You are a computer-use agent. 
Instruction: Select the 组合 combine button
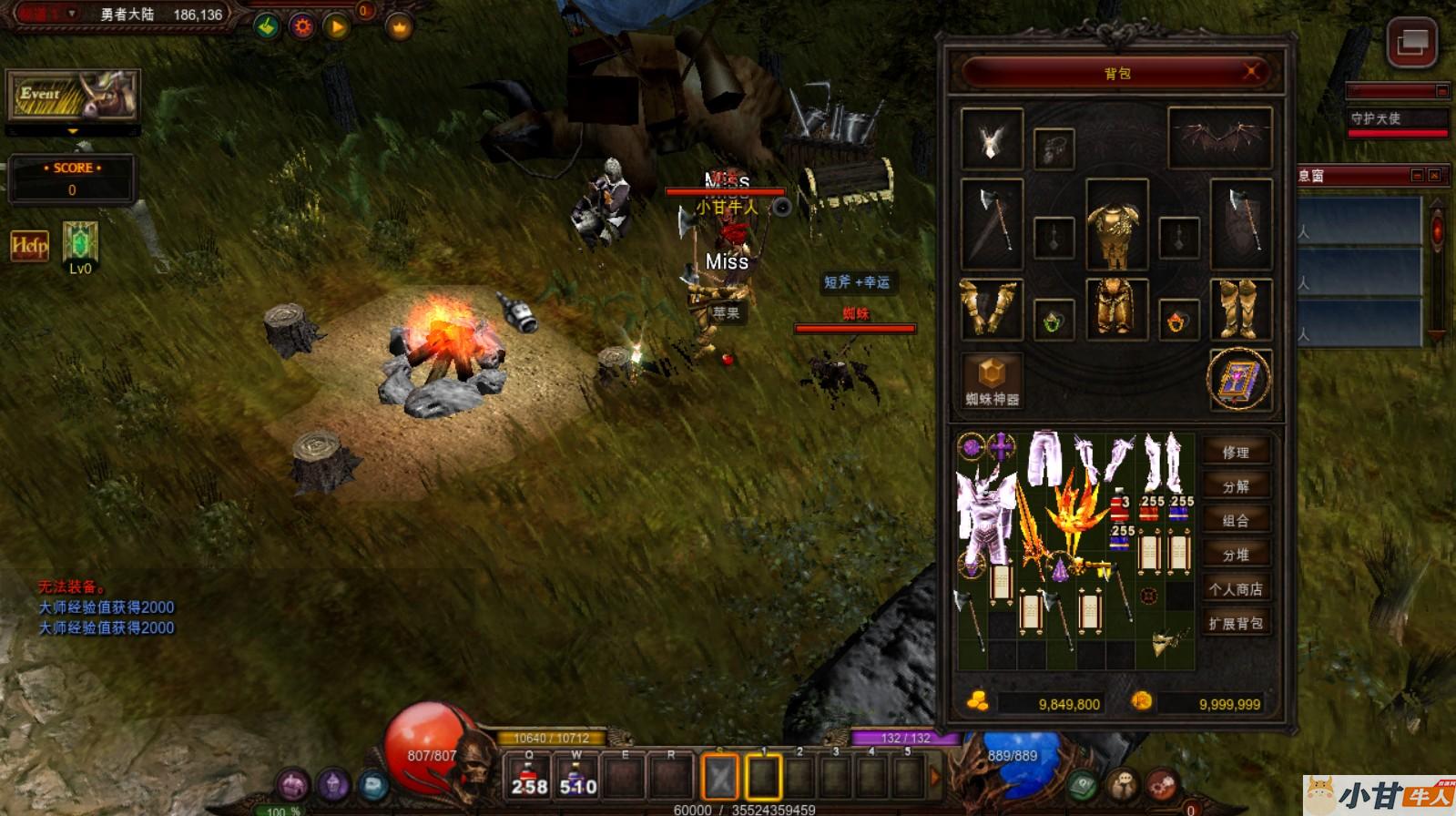tap(1236, 520)
